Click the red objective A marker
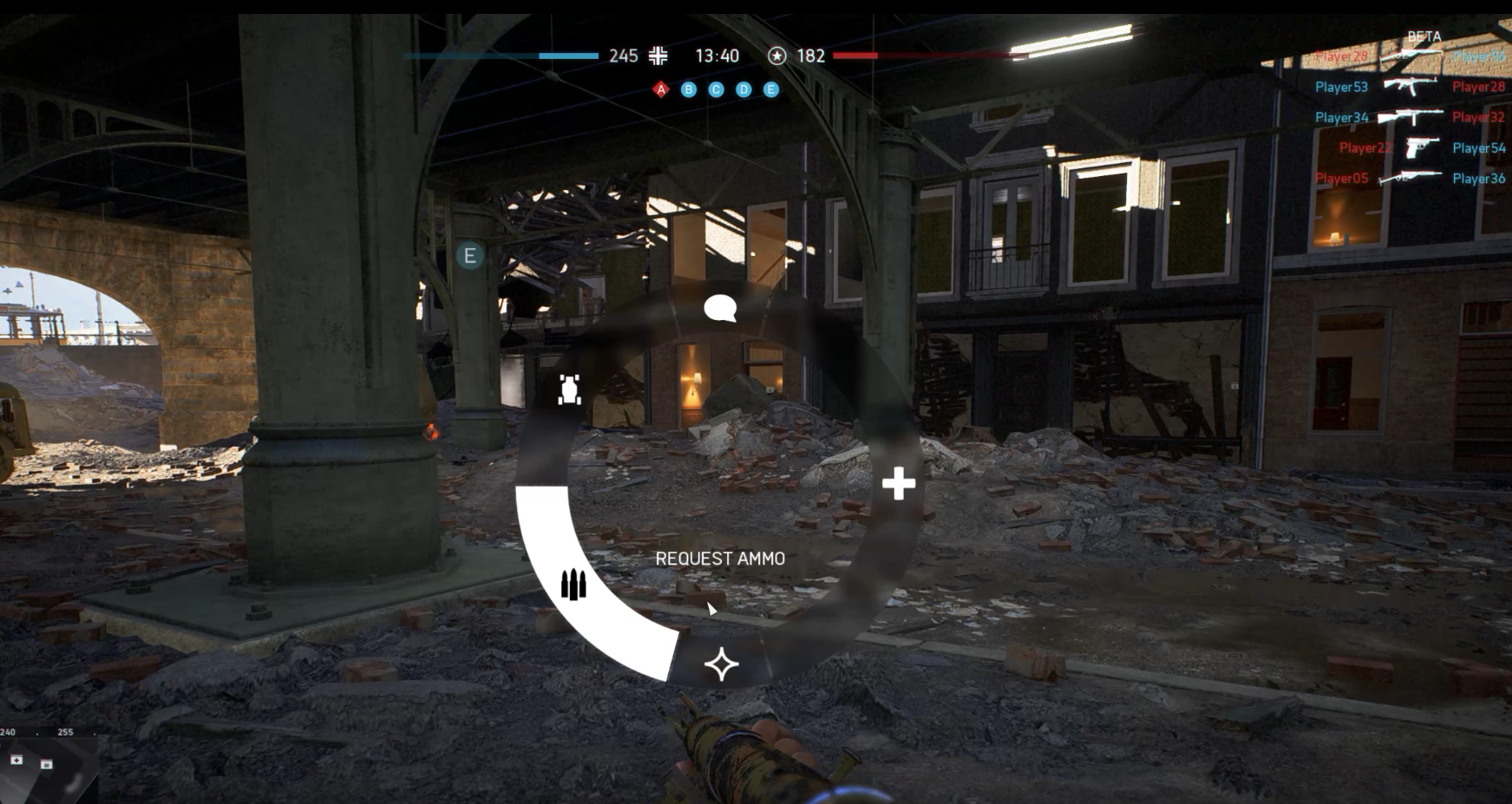This screenshot has height=804, width=1512. pos(661,89)
